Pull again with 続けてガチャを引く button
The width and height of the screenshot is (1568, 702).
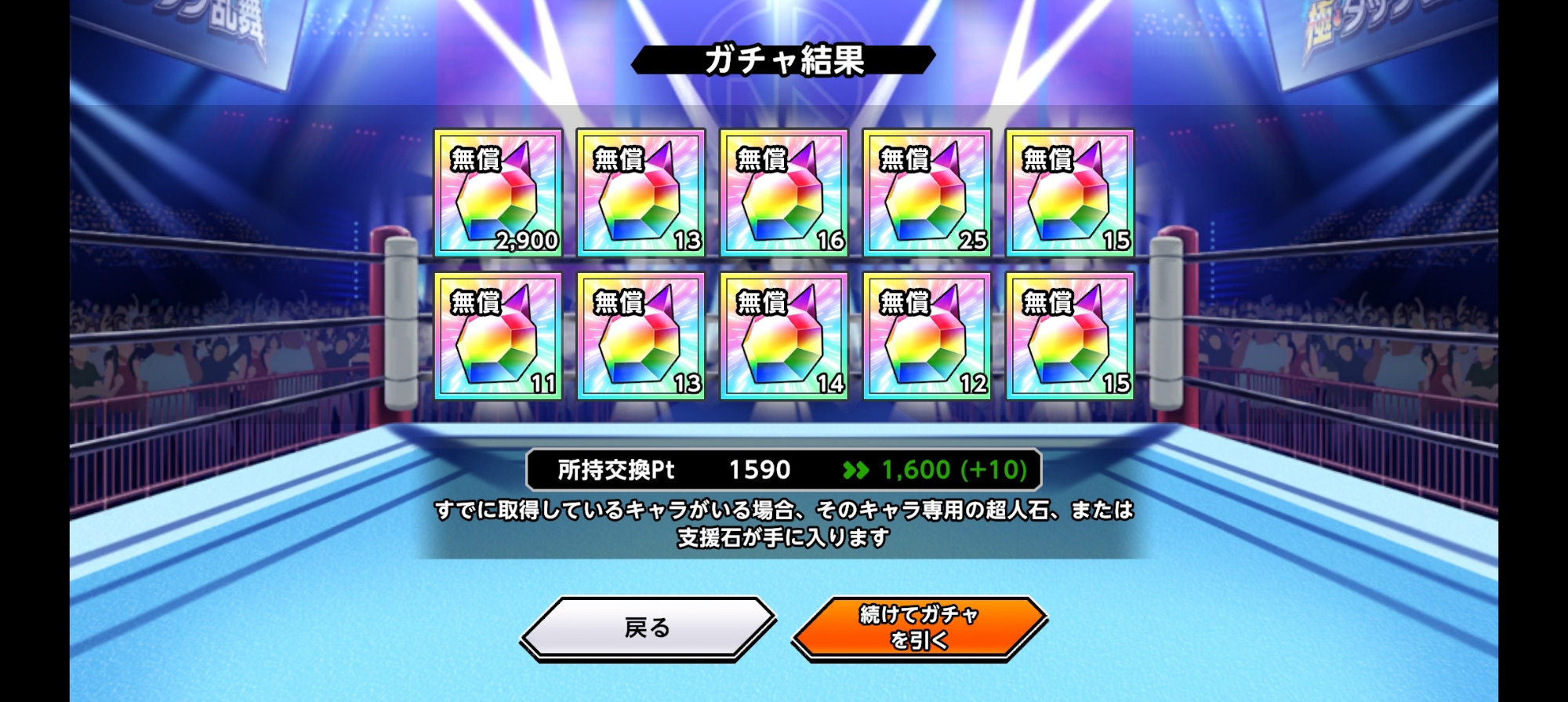pyautogui.click(x=919, y=627)
